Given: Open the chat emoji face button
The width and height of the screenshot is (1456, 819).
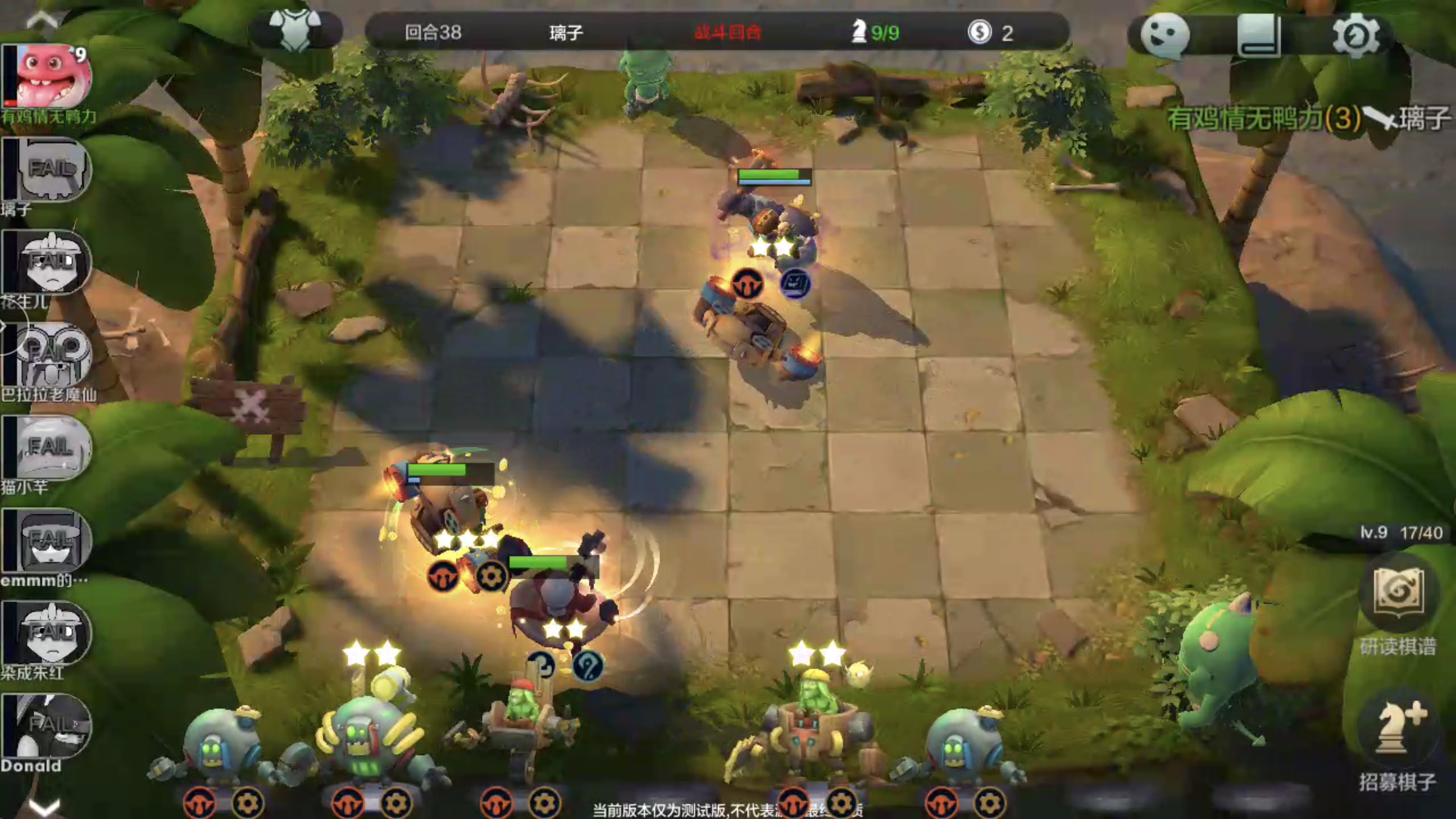Looking at the screenshot, I should coord(1165,34).
